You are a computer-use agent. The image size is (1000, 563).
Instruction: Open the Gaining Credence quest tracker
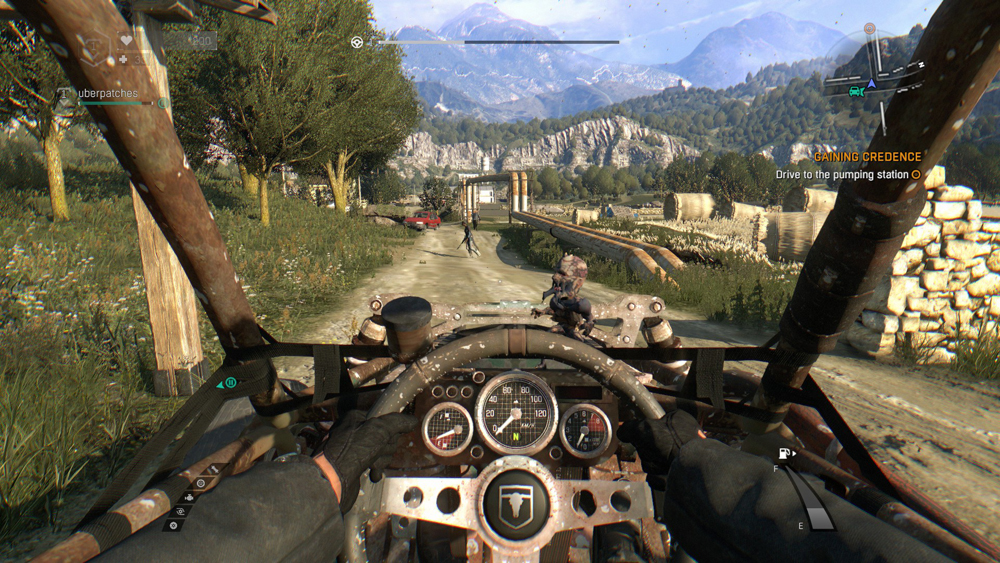(x=867, y=157)
